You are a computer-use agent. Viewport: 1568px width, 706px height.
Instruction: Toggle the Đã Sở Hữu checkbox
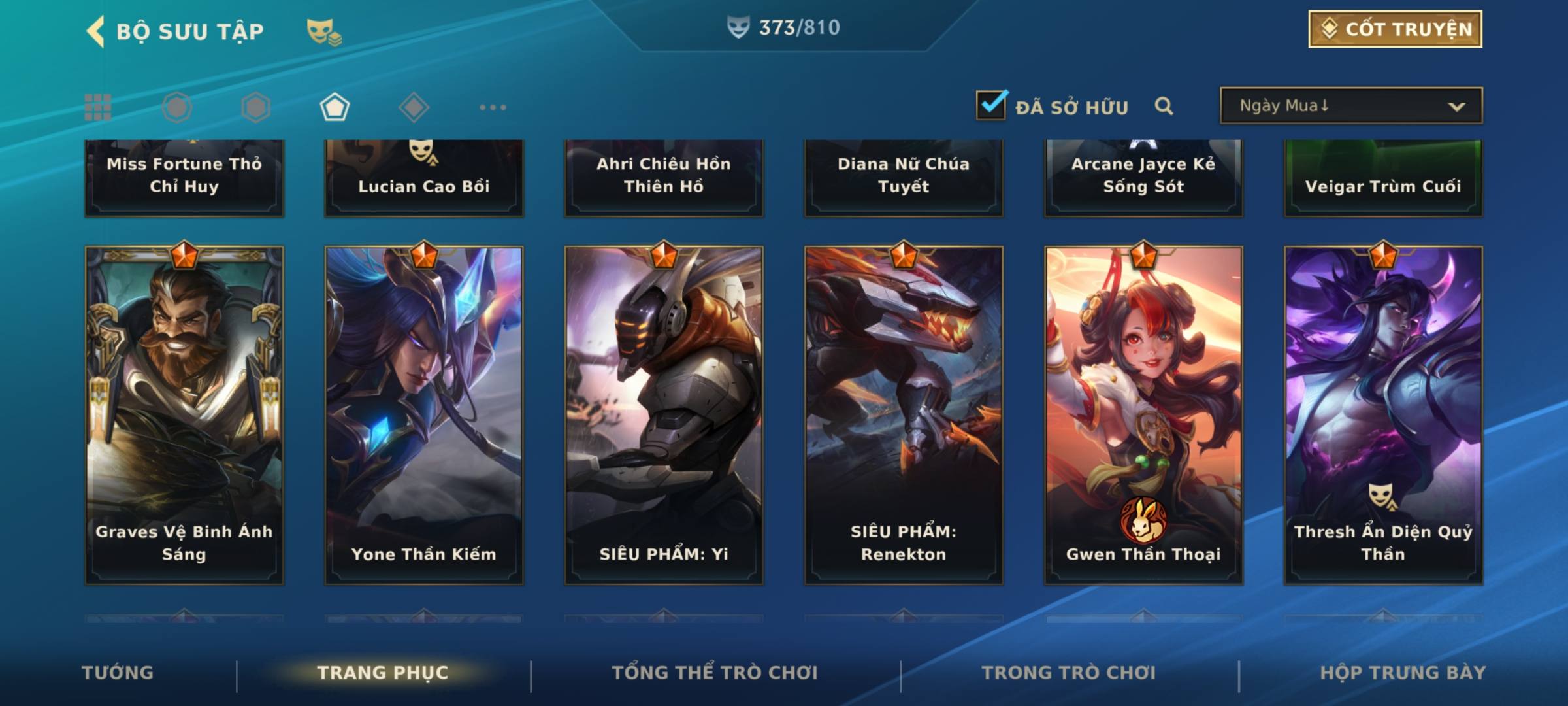coord(991,105)
